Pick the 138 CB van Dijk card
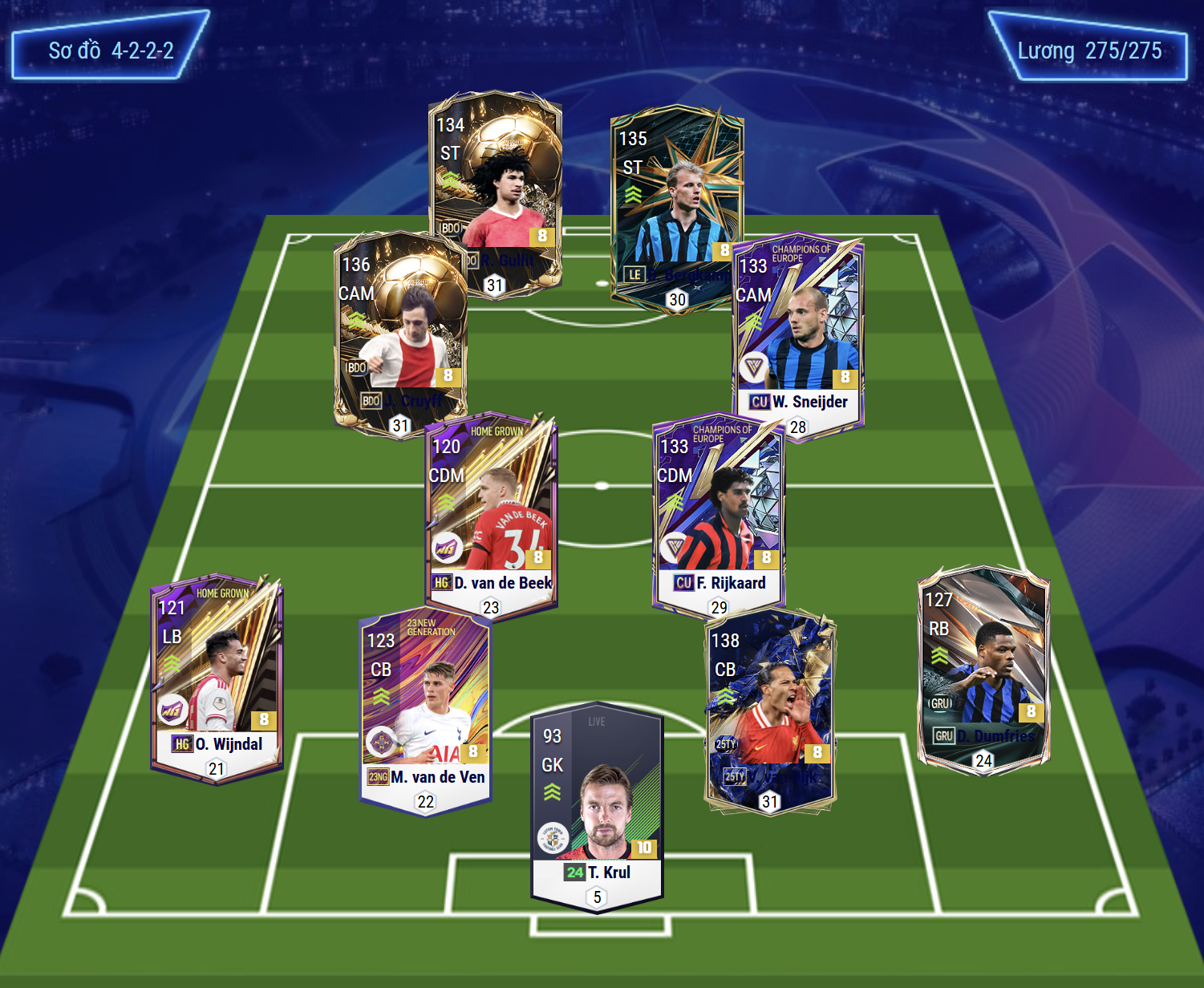Image resolution: width=1204 pixels, height=988 pixels. pyautogui.click(x=770, y=706)
